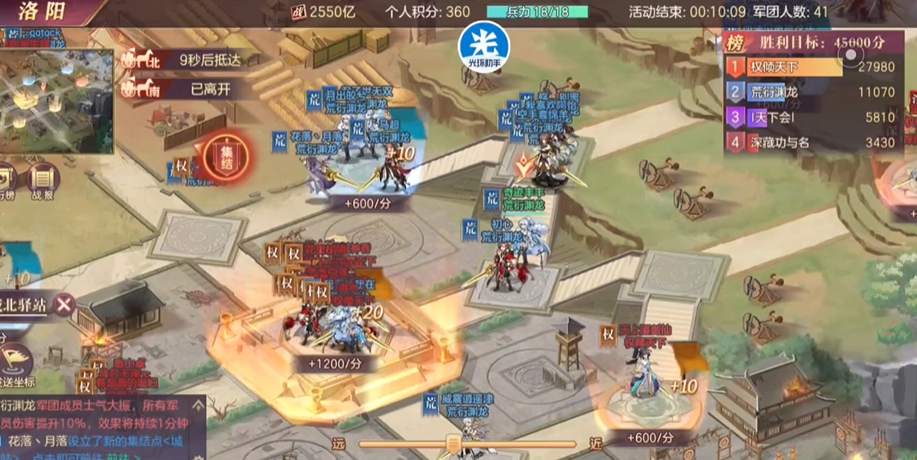Tap the blue 光环助手 overlay icon
This screenshot has height=460, width=917.
[x=484, y=46]
